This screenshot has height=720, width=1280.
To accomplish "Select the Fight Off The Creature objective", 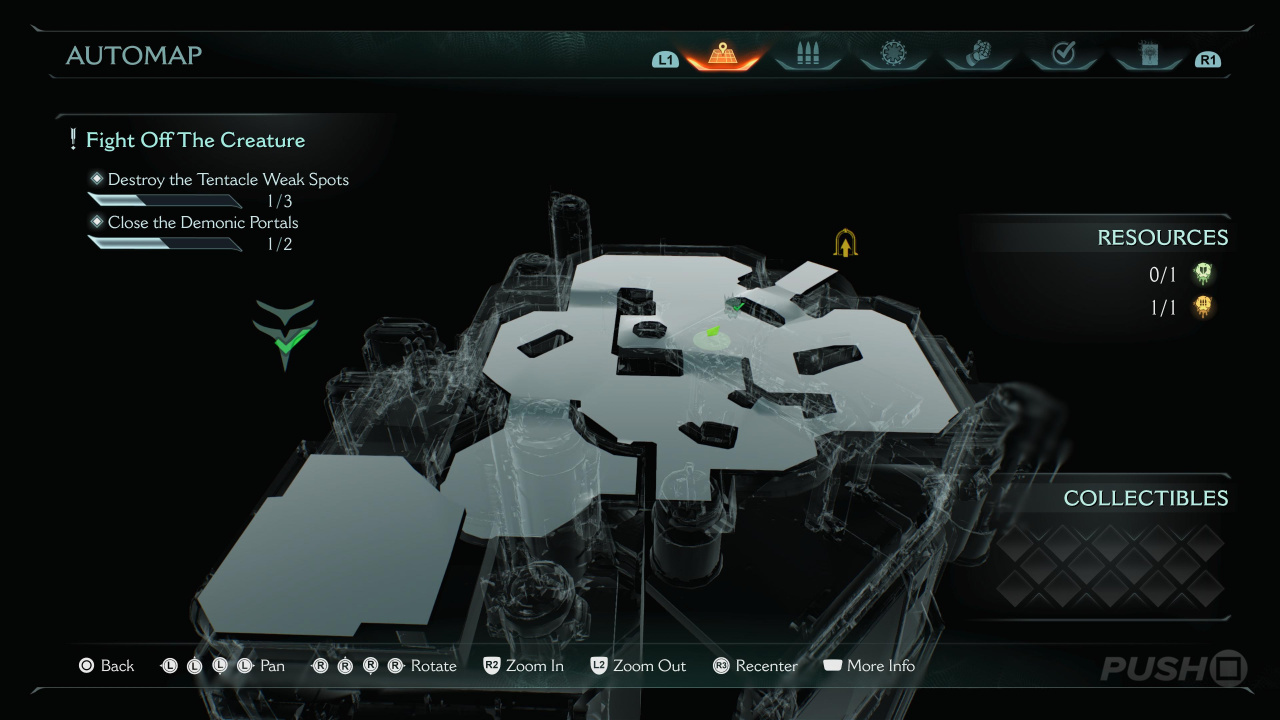I will click(195, 140).
